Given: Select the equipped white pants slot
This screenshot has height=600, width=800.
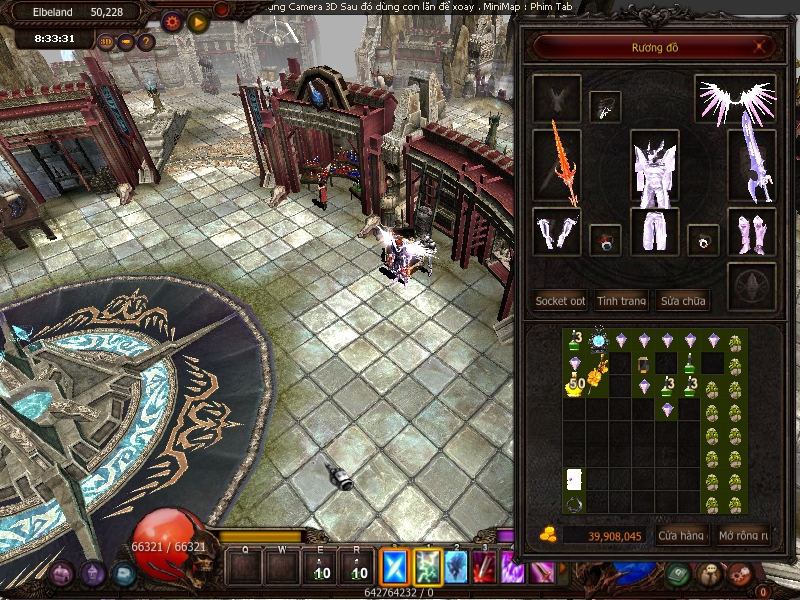Looking at the screenshot, I should coord(655,232).
